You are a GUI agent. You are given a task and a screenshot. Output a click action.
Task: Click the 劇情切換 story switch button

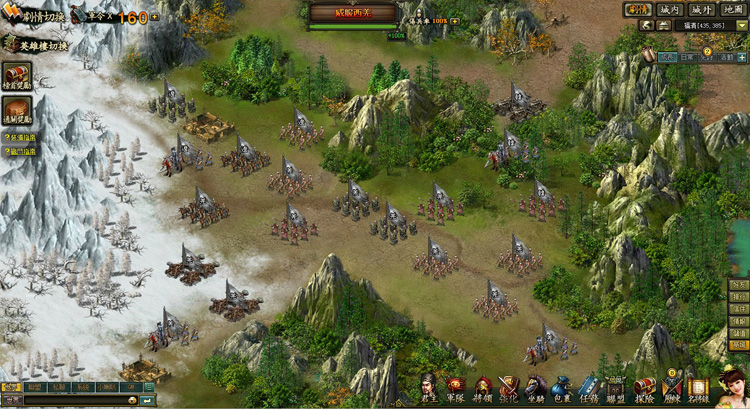(36, 17)
